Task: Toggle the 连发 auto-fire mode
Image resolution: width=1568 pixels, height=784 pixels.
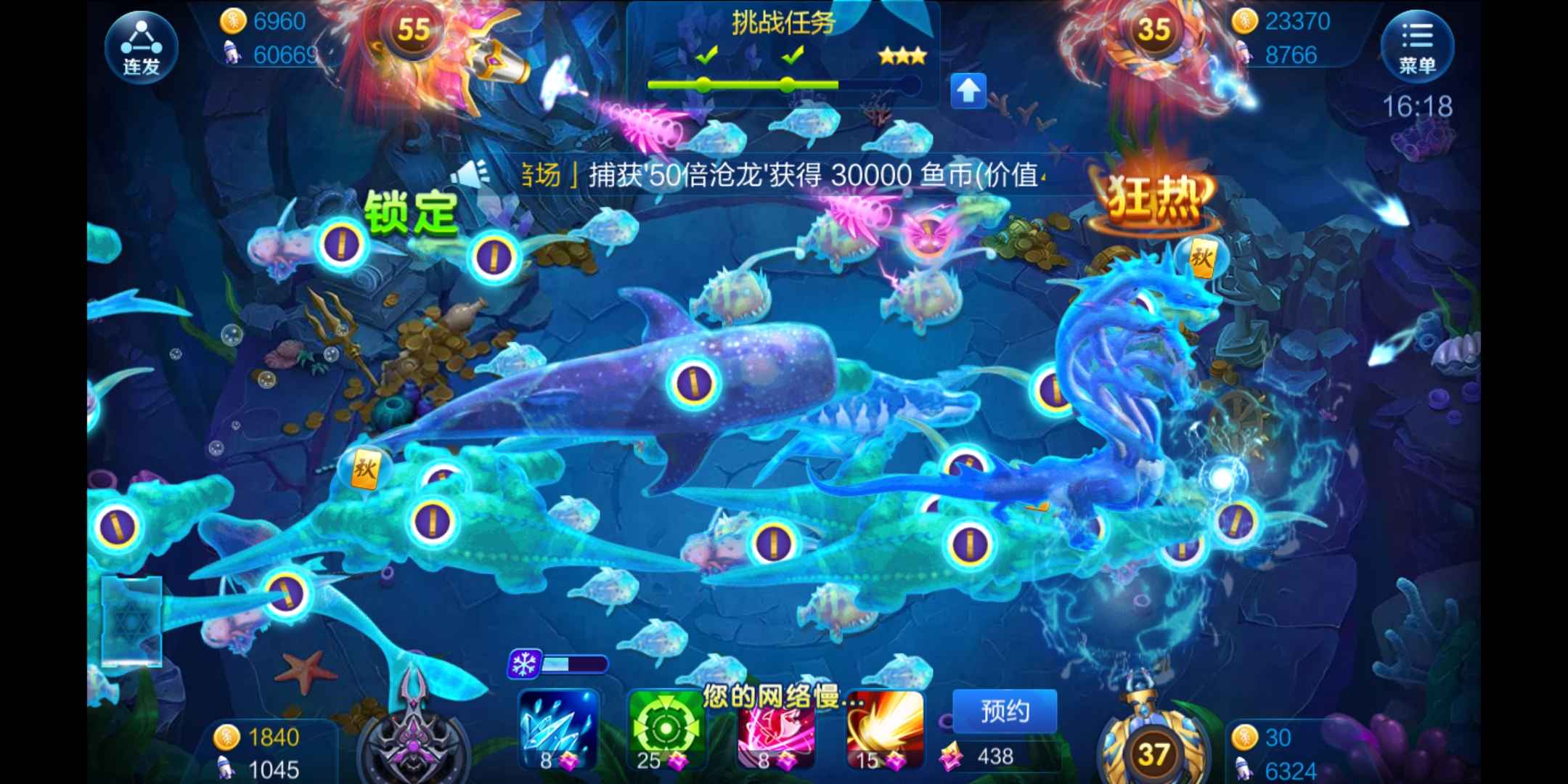Action: coord(143,46)
